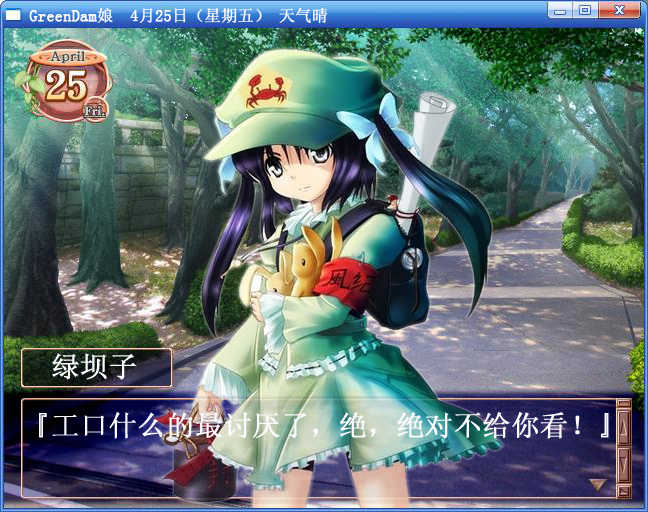The width and height of the screenshot is (648, 512).
Task: Minimize the game window
Action: click(561, 11)
